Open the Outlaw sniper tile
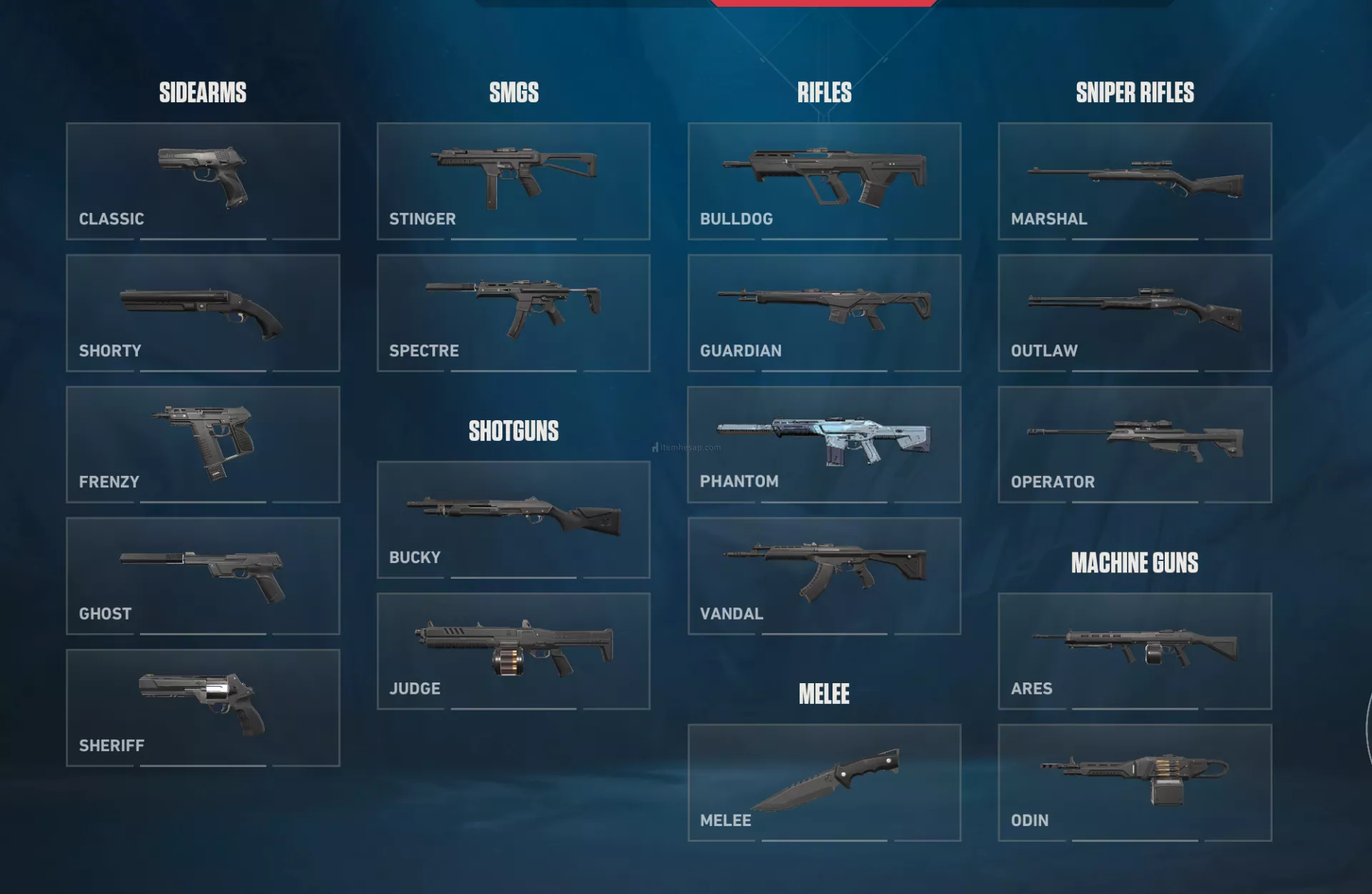The width and height of the screenshot is (1372, 894). click(1135, 313)
